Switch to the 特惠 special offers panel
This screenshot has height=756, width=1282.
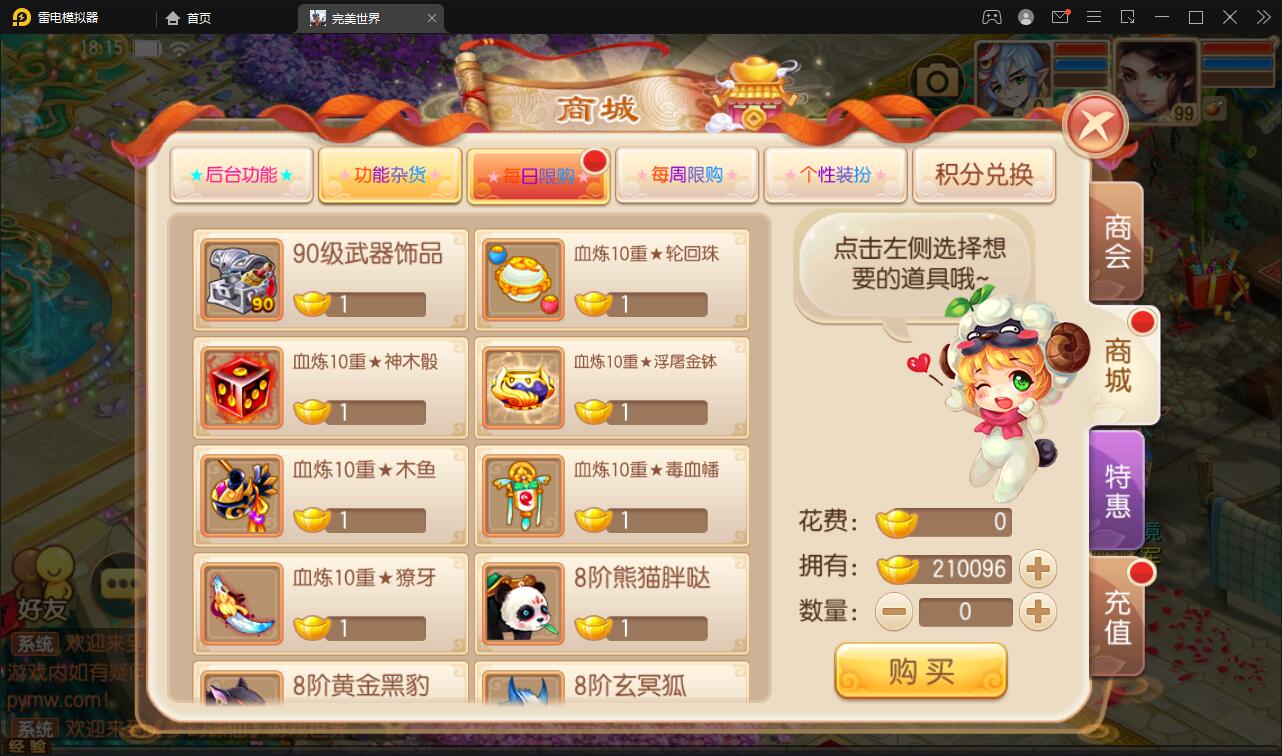coord(1117,489)
